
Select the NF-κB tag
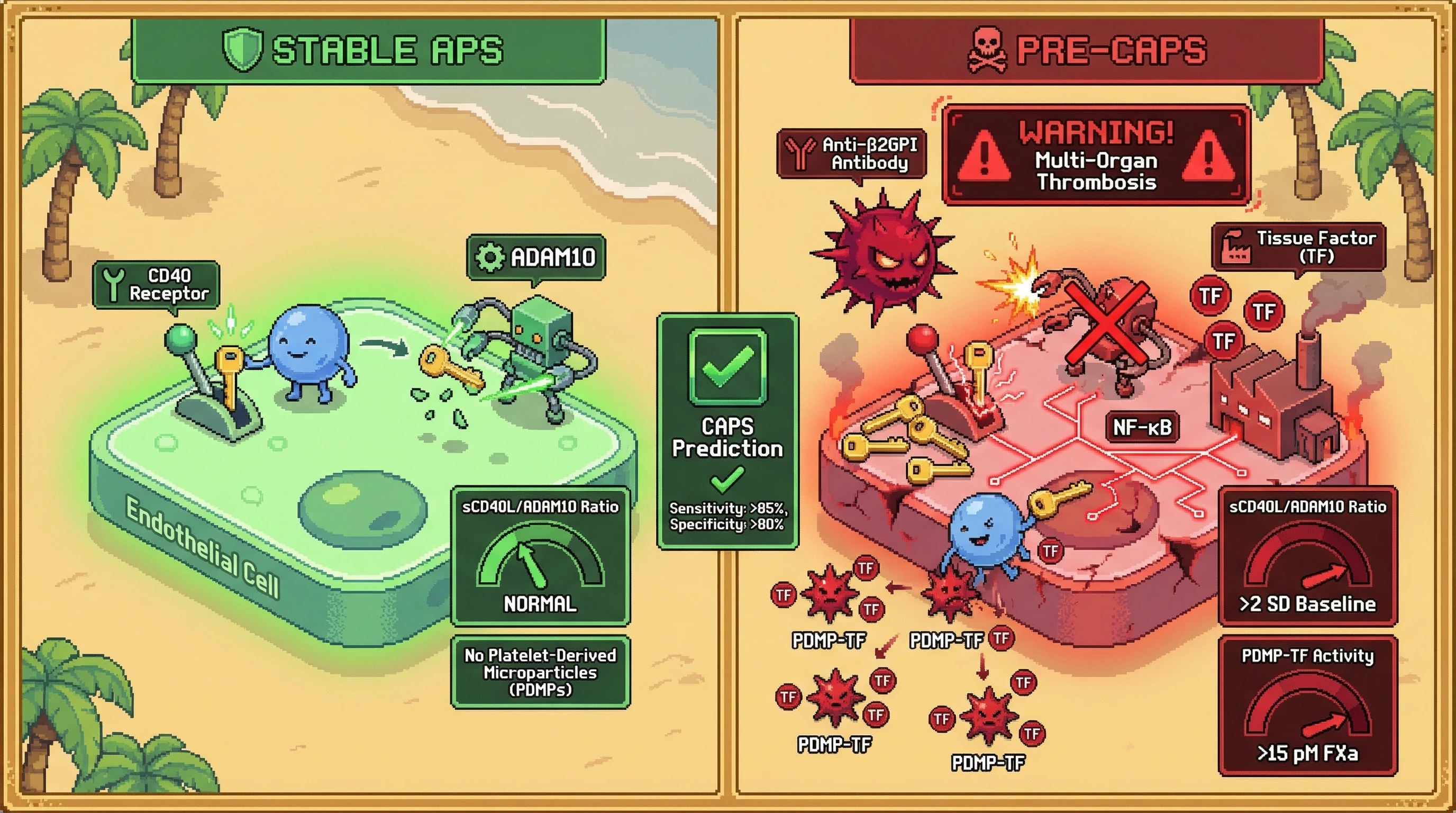1142,428
